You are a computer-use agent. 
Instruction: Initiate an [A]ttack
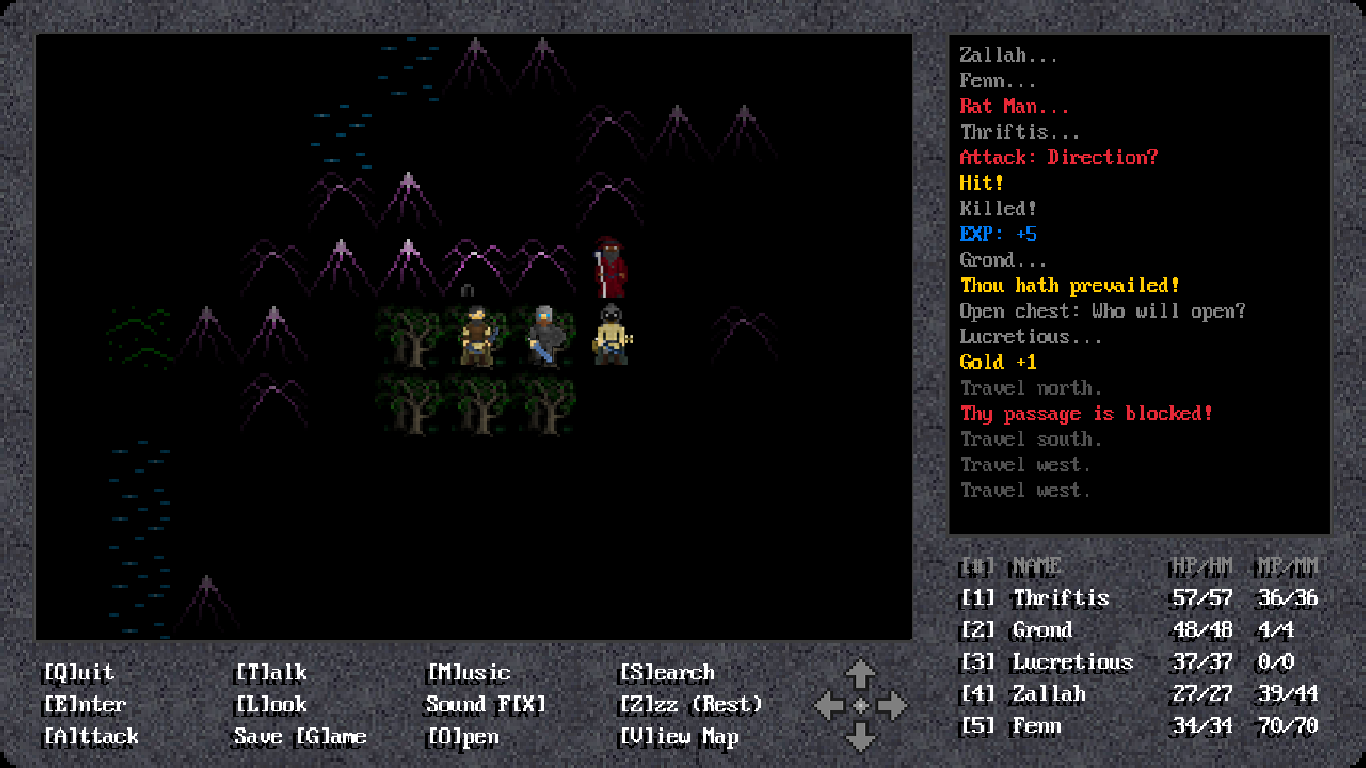[x=93, y=737]
